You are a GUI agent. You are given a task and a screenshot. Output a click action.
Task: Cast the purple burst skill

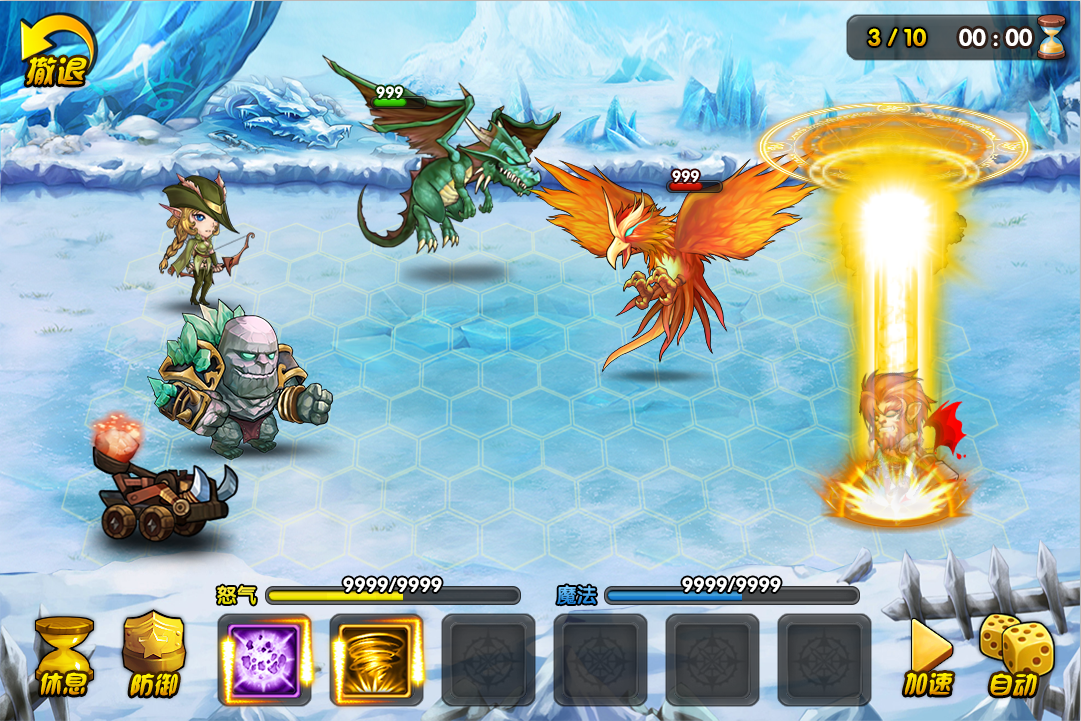click(x=265, y=659)
